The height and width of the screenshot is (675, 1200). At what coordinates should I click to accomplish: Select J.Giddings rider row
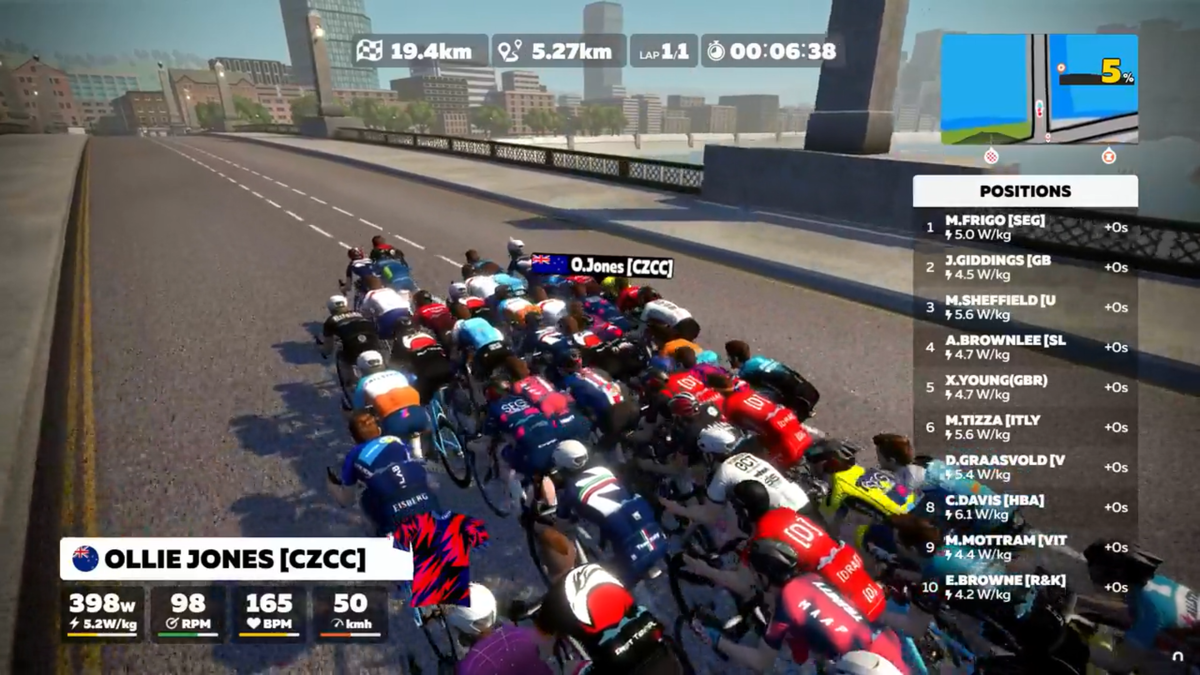click(1025, 267)
